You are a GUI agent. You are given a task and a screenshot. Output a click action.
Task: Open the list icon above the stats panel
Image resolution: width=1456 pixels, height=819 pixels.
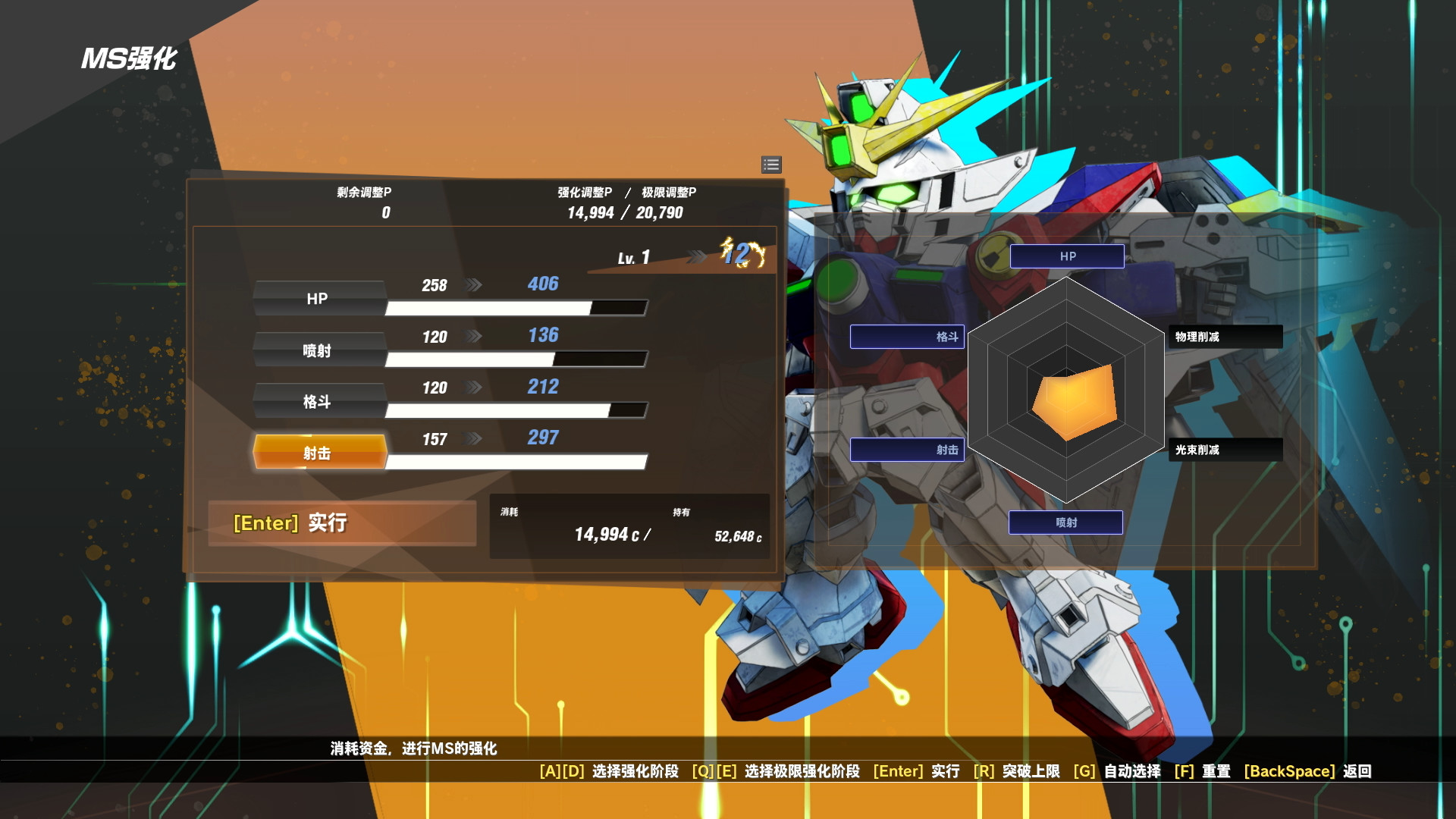click(770, 165)
